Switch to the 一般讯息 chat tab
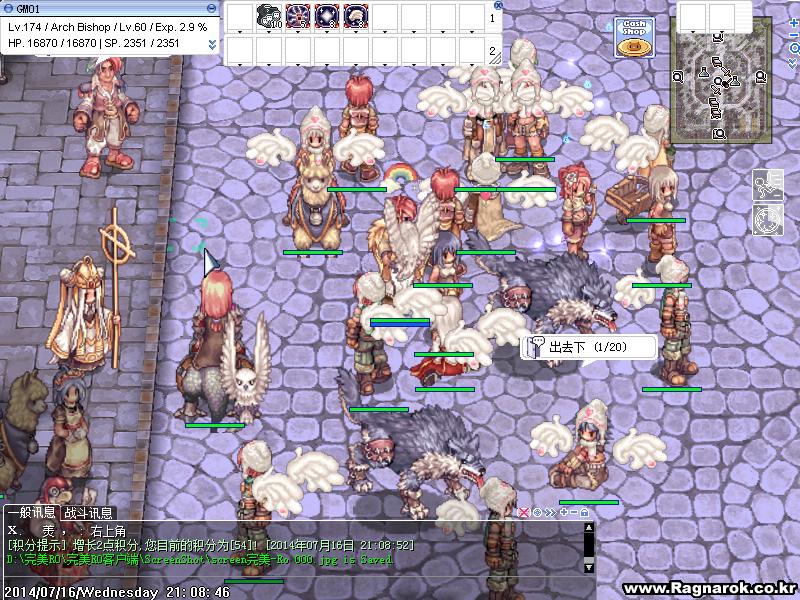This screenshot has height=600, width=800. click(x=31, y=512)
